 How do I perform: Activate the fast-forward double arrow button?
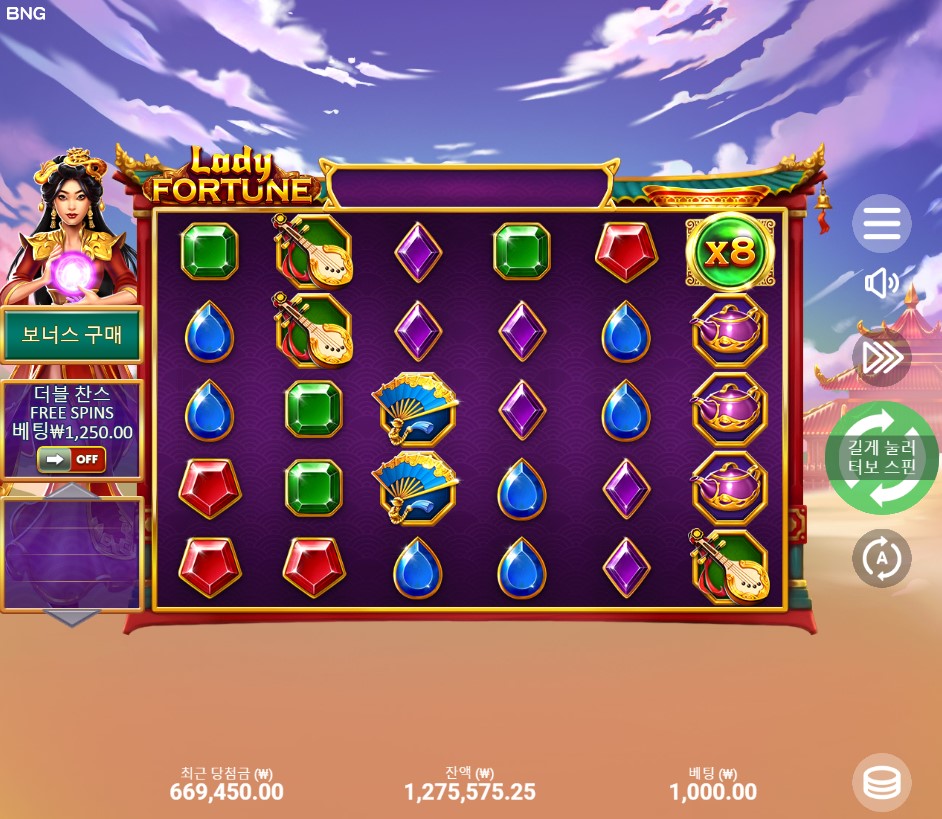pos(881,357)
